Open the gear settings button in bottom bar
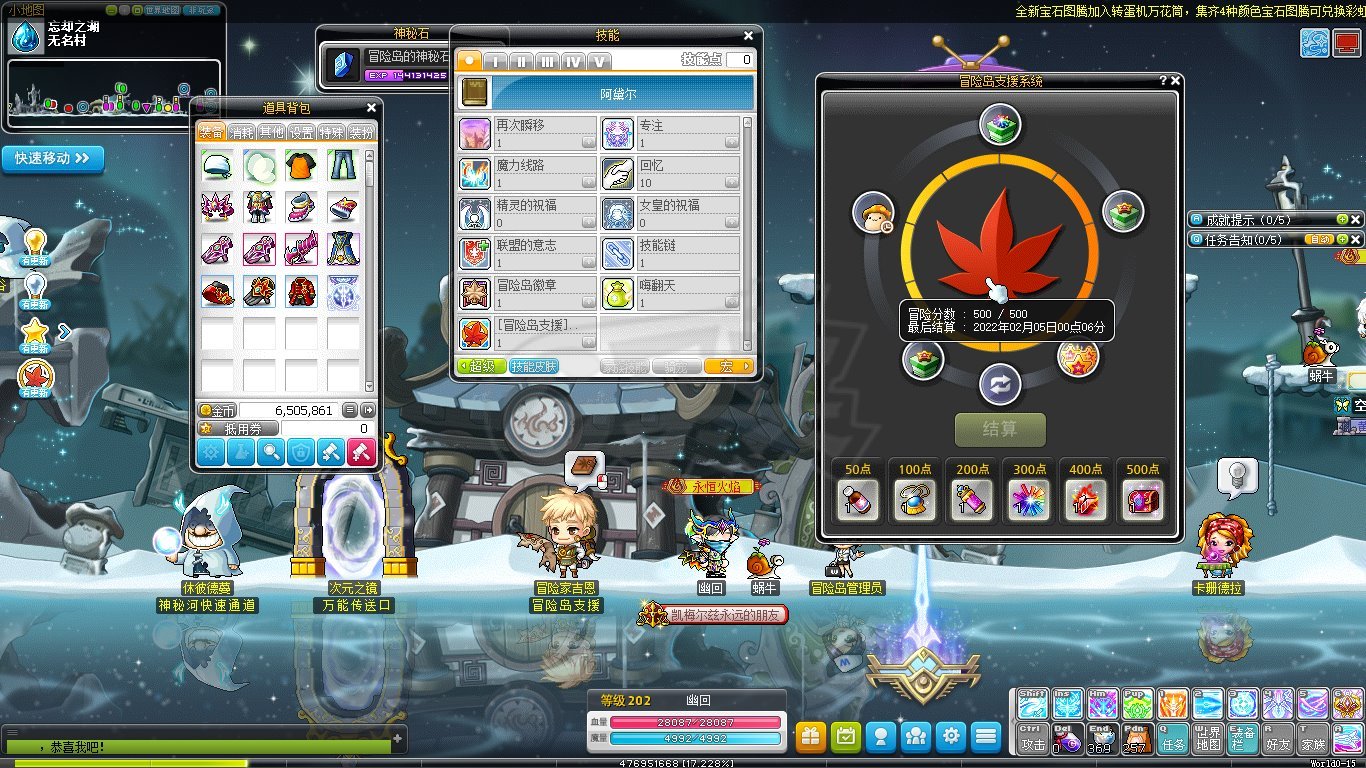 pyautogui.click(x=951, y=737)
